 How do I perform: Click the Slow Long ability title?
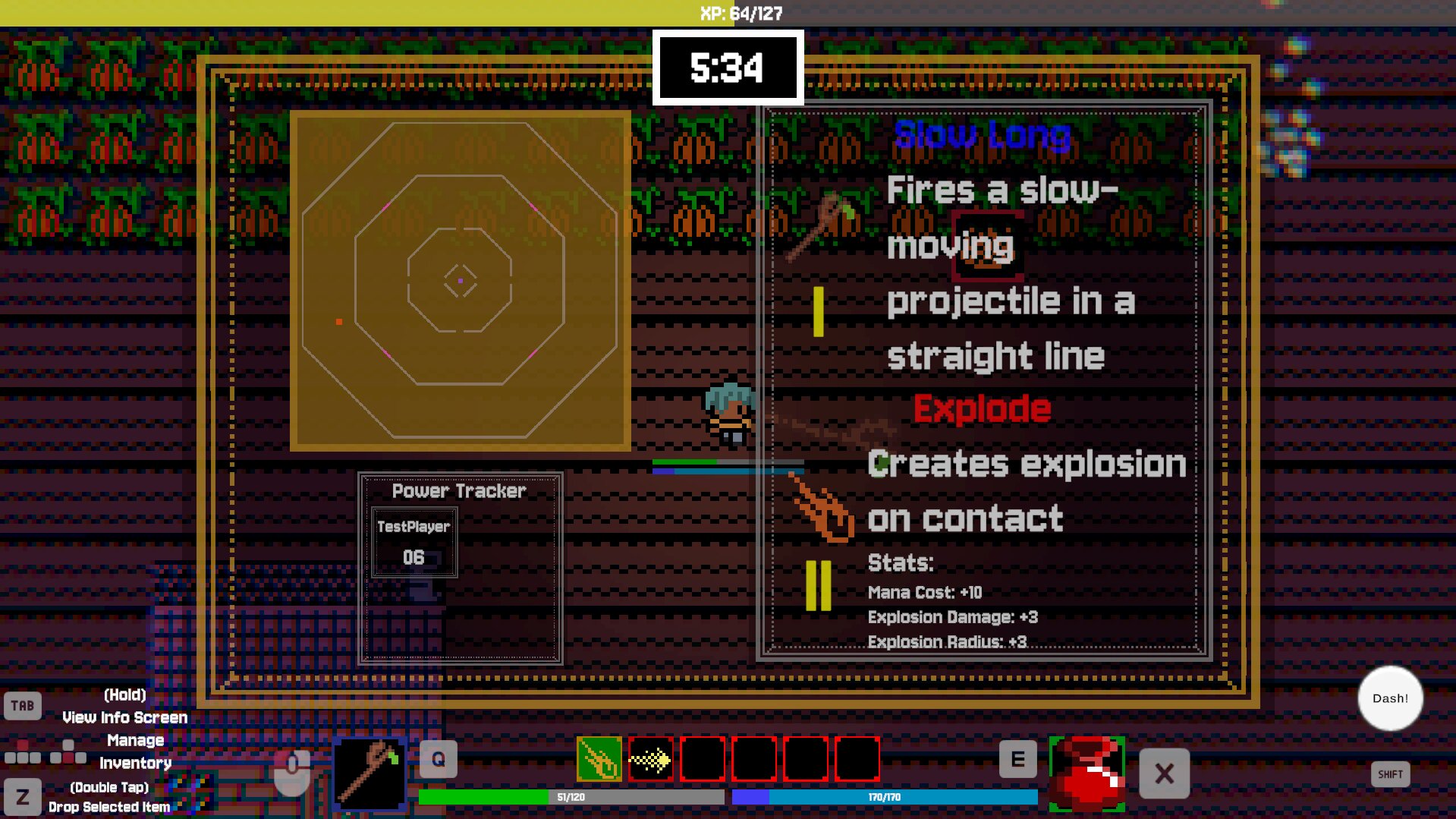pyautogui.click(x=982, y=135)
